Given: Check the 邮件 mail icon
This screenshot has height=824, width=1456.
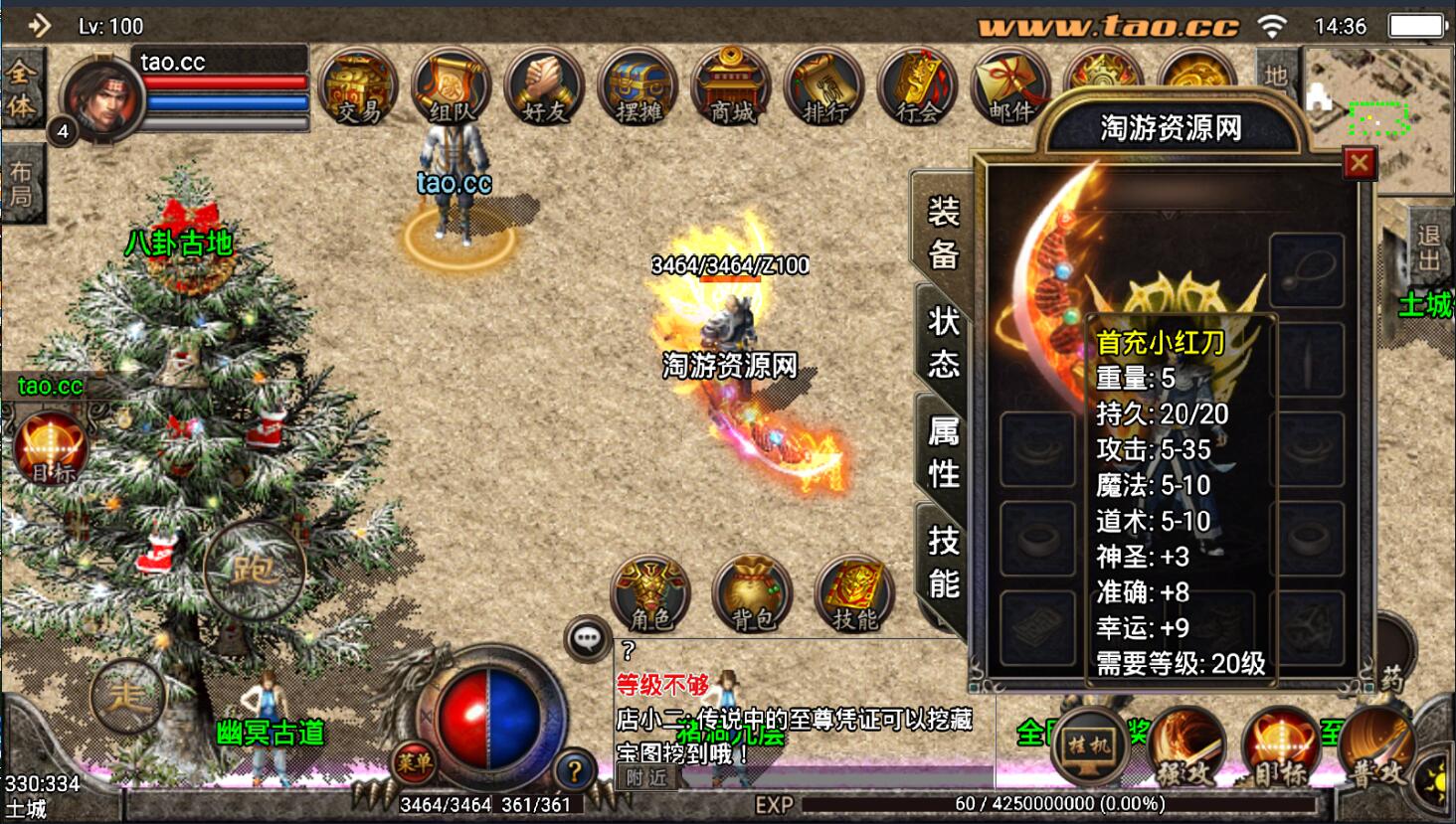Looking at the screenshot, I should click(1009, 87).
